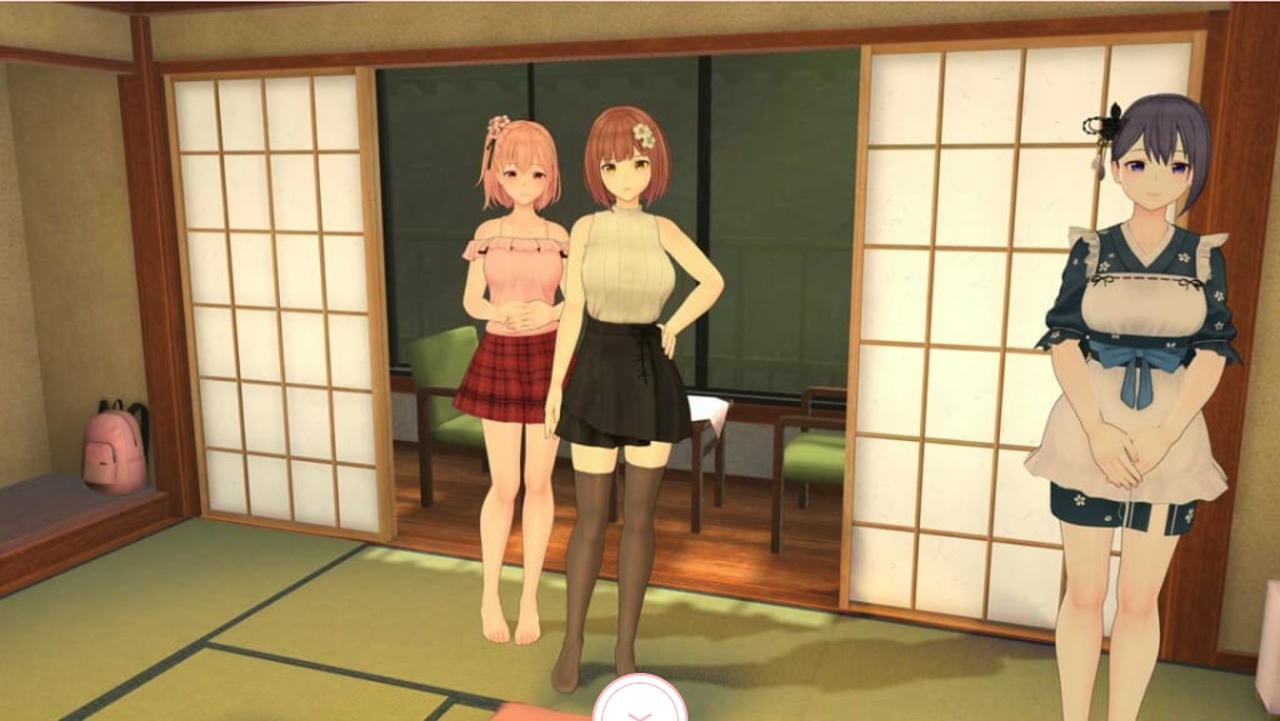Viewport: 1280px width, 721px height.
Task: Click the white flower in the brown-haired girl's hair
Action: click(645, 135)
